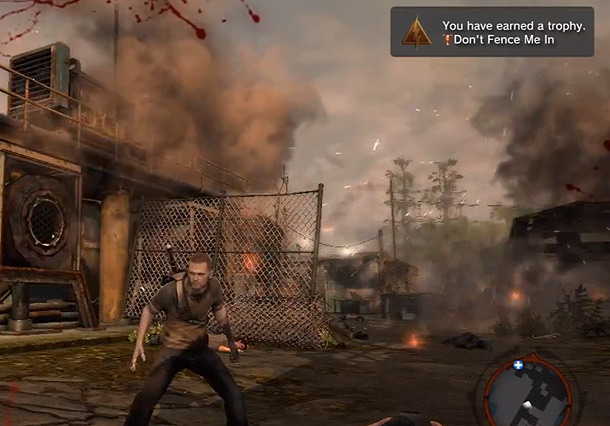Click the trophy icon in the notification

tap(417, 33)
